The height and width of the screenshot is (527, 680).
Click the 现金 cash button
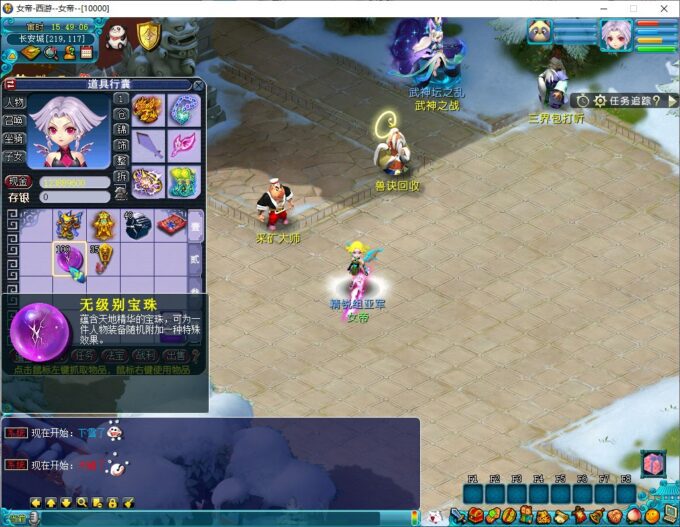[17, 182]
